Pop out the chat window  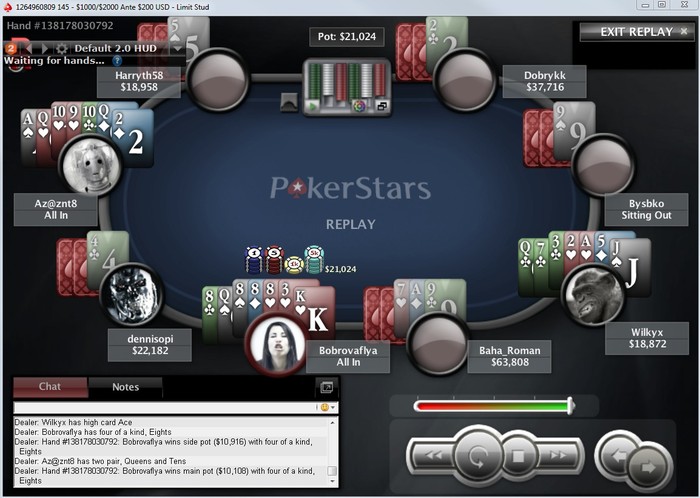pyautogui.click(x=326, y=387)
